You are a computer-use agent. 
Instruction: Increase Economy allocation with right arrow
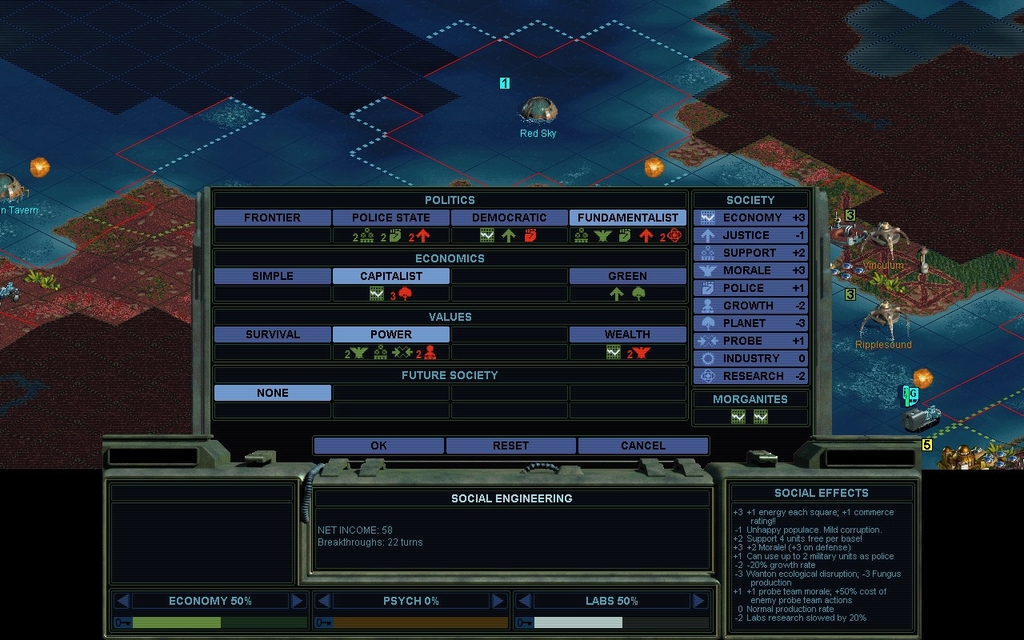click(x=297, y=601)
